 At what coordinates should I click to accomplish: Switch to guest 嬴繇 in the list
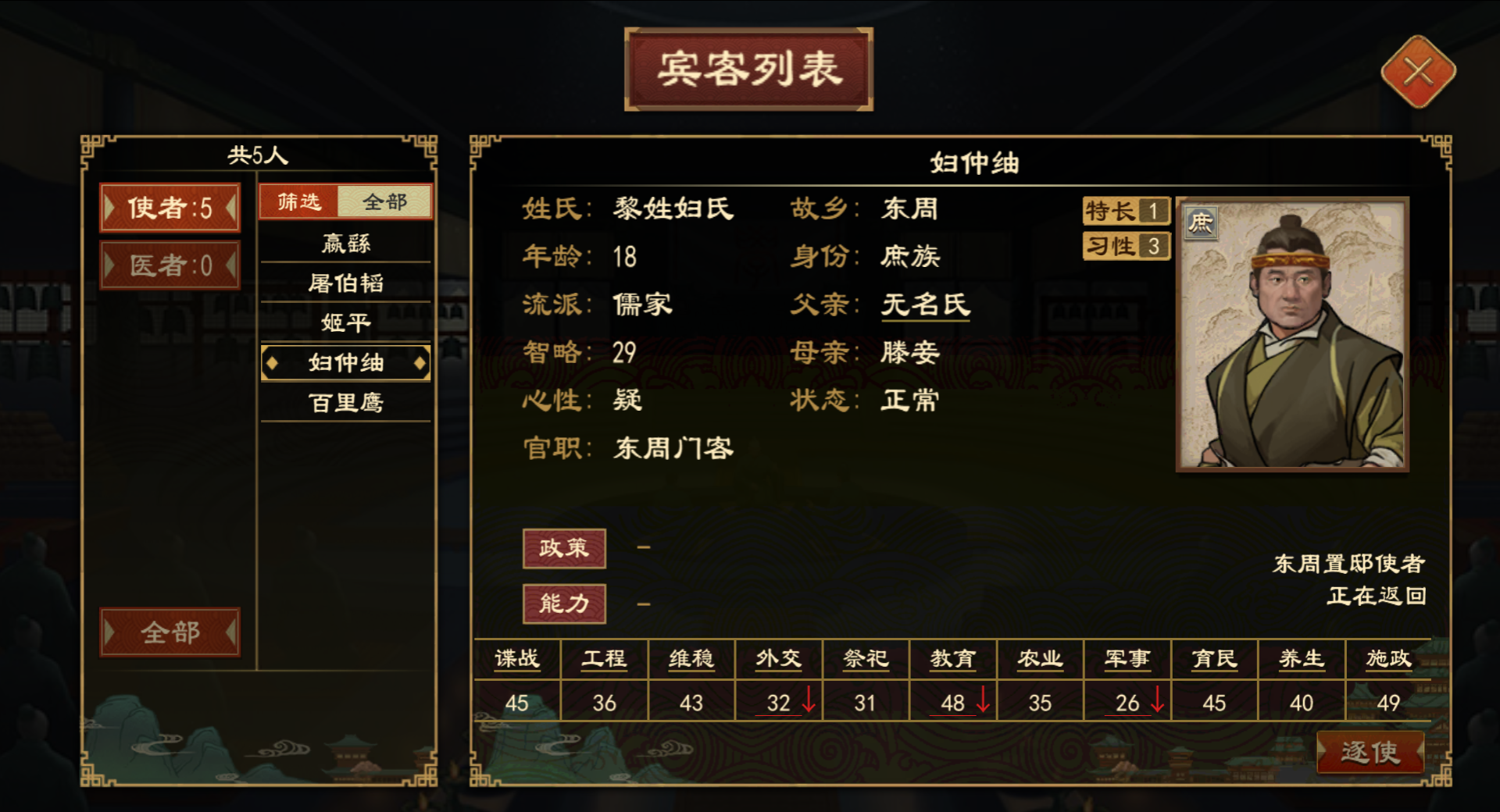click(346, 244)
